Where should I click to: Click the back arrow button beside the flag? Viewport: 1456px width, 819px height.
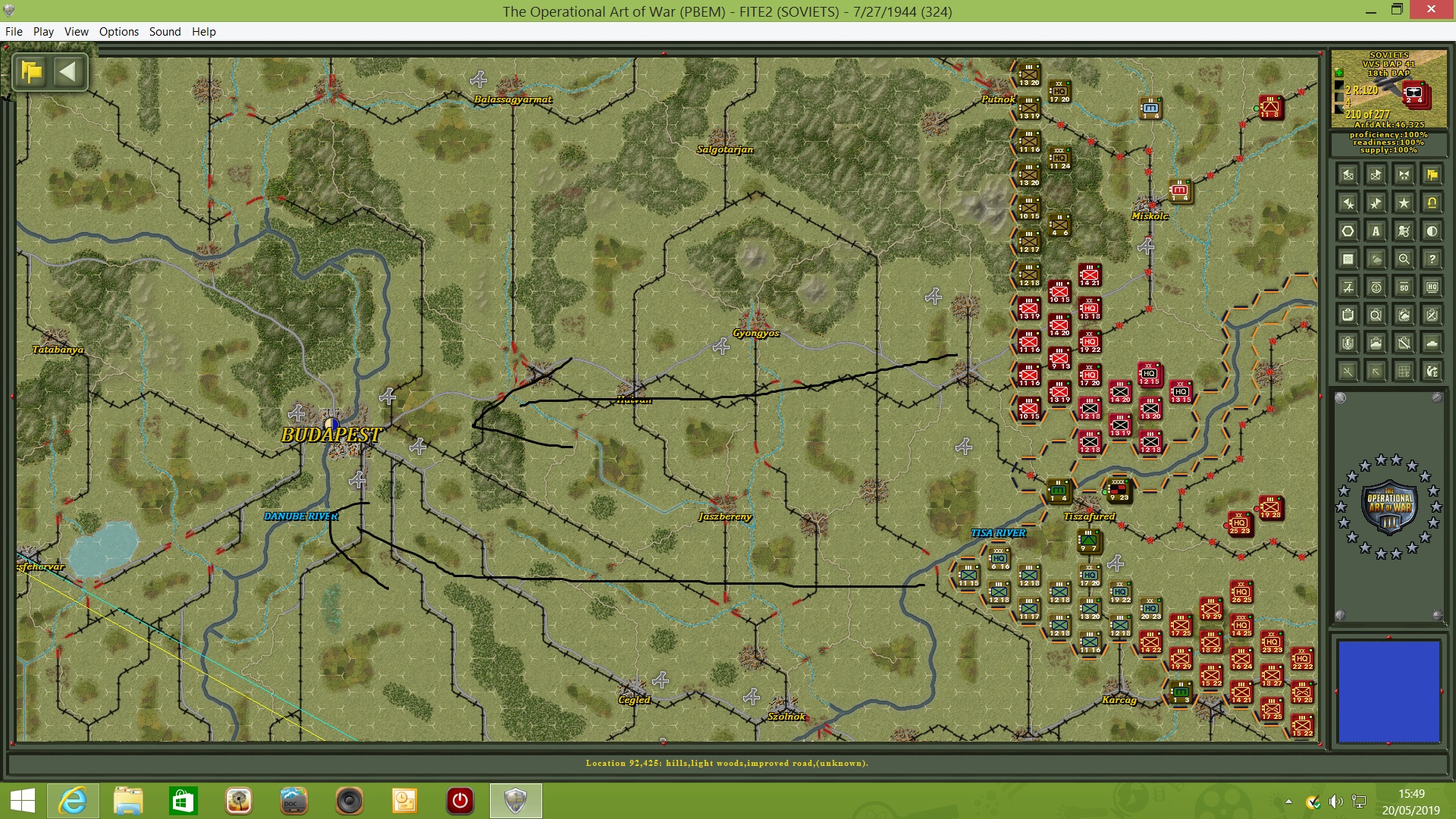click(x=69, y=72)
